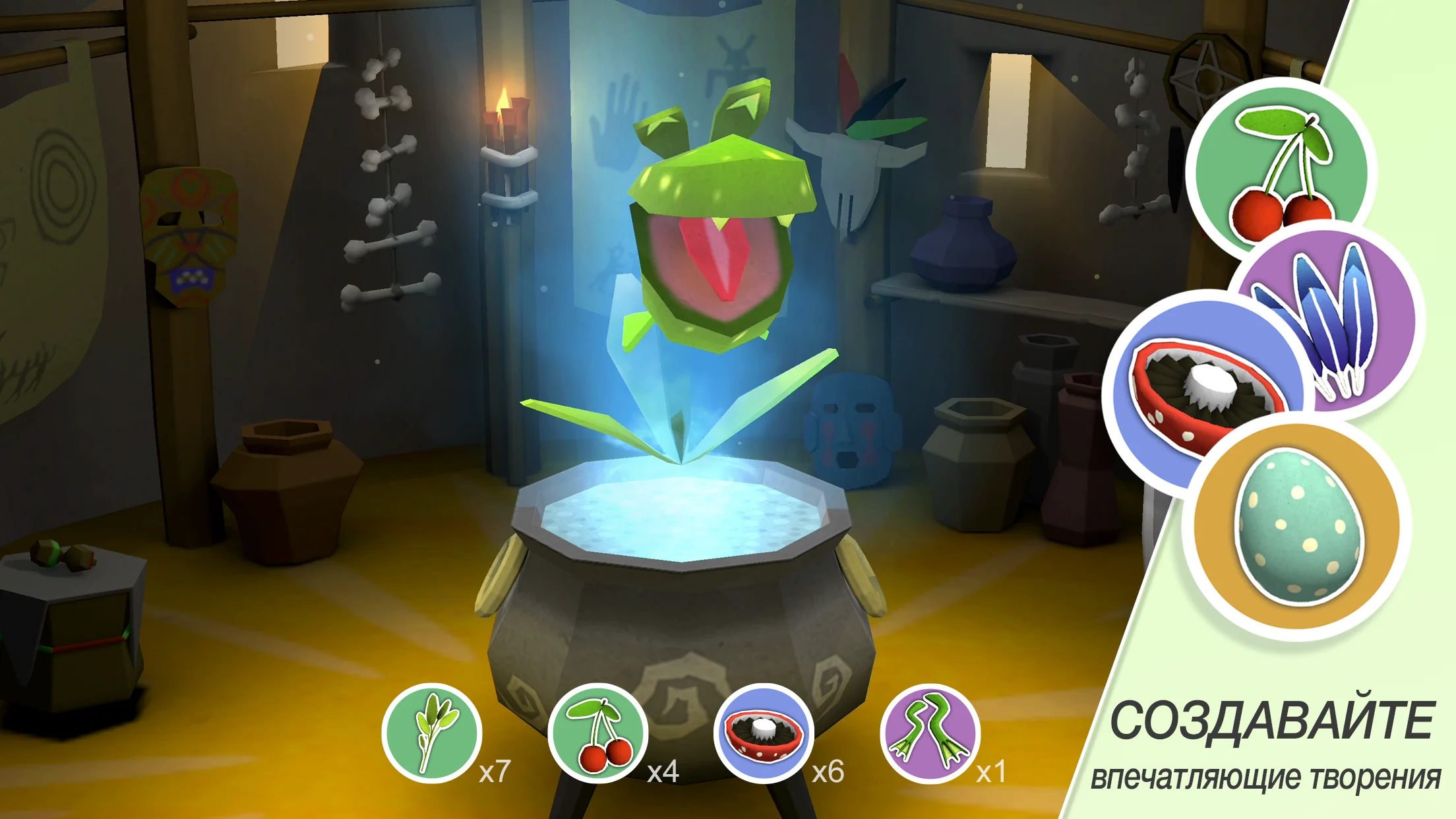Select the frog legs ingredient

pos(930,733)
